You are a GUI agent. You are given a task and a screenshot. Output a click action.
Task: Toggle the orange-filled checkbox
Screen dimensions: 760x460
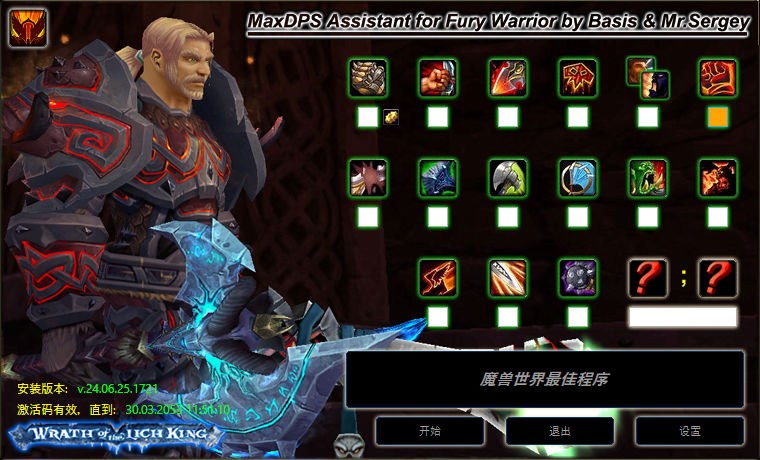tap(718, 117)
